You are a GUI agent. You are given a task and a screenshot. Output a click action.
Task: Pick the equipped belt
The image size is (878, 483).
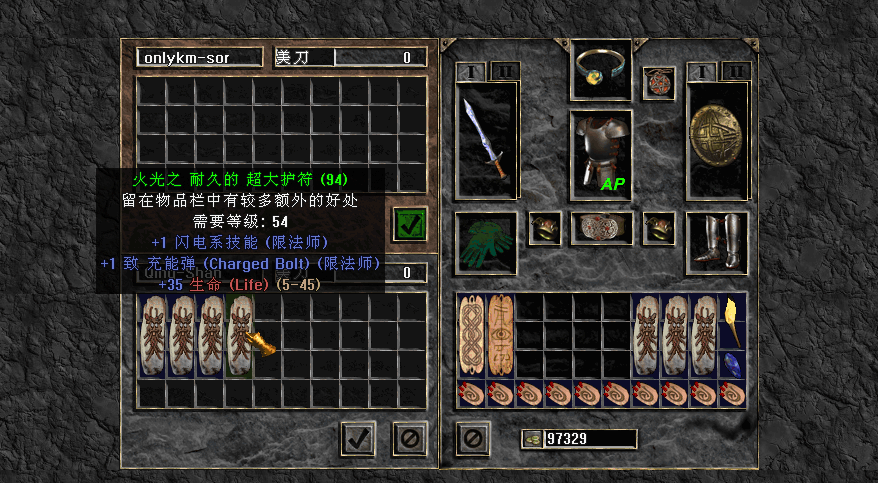[x=601, y=227]
